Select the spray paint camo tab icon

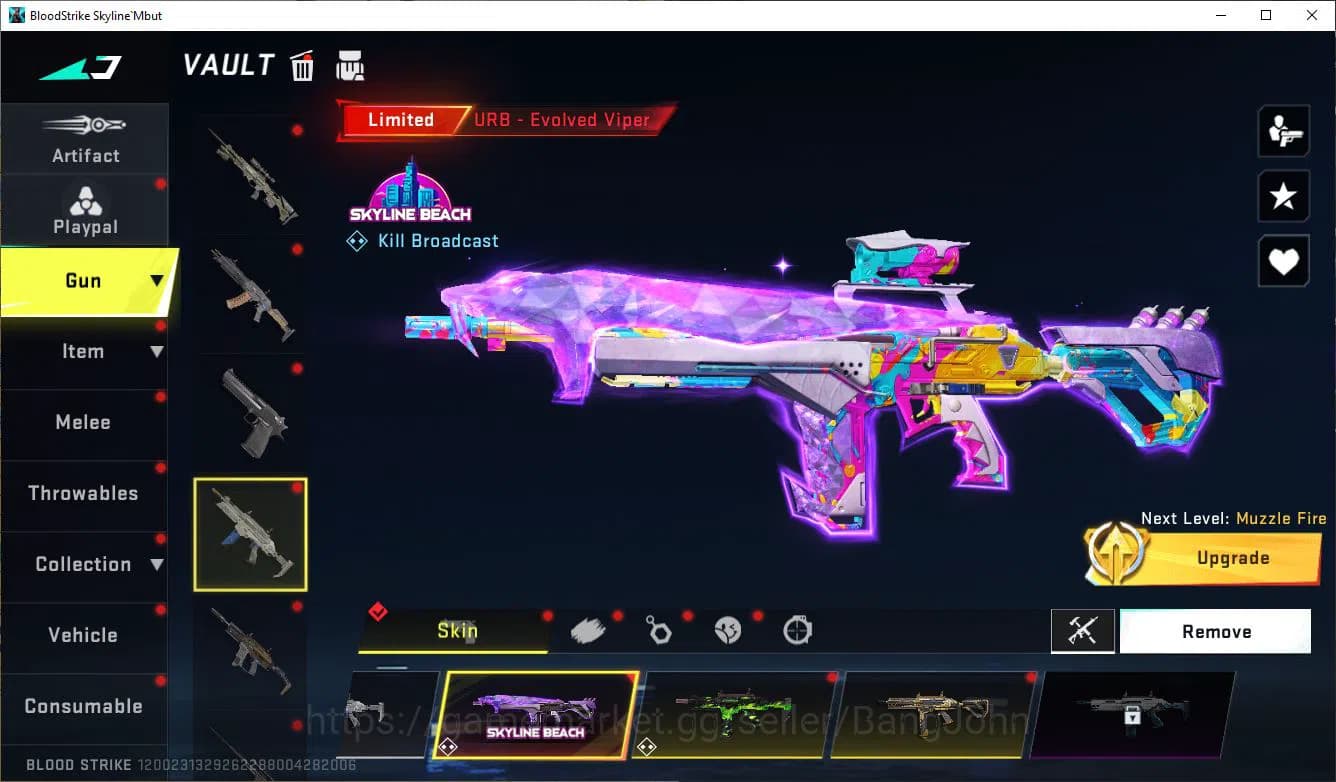coord(589,629)
